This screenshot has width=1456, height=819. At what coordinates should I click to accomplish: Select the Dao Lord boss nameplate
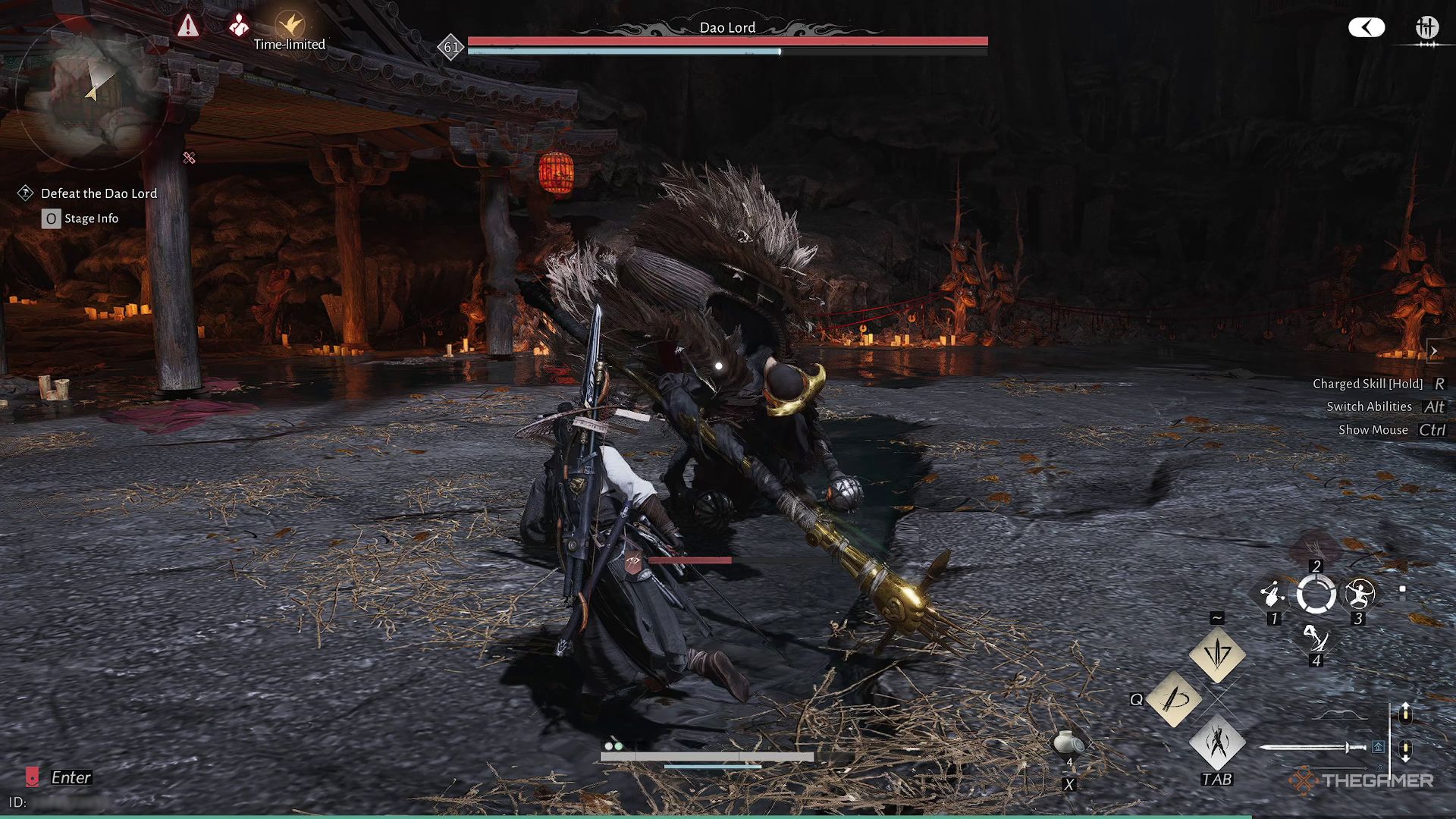pyautogui.click(x=728, y=27)
